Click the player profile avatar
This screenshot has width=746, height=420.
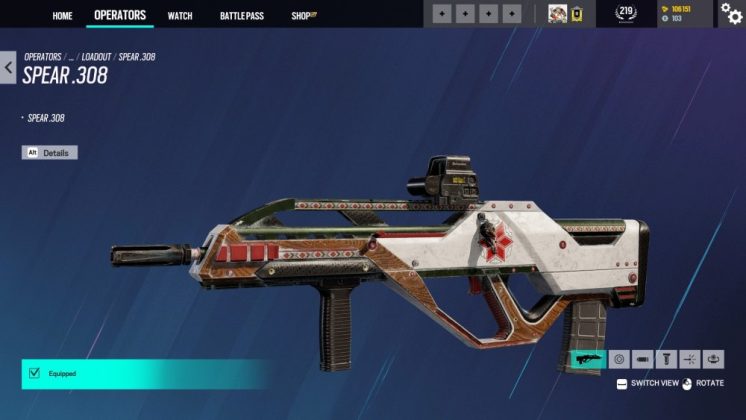[557, 14]
